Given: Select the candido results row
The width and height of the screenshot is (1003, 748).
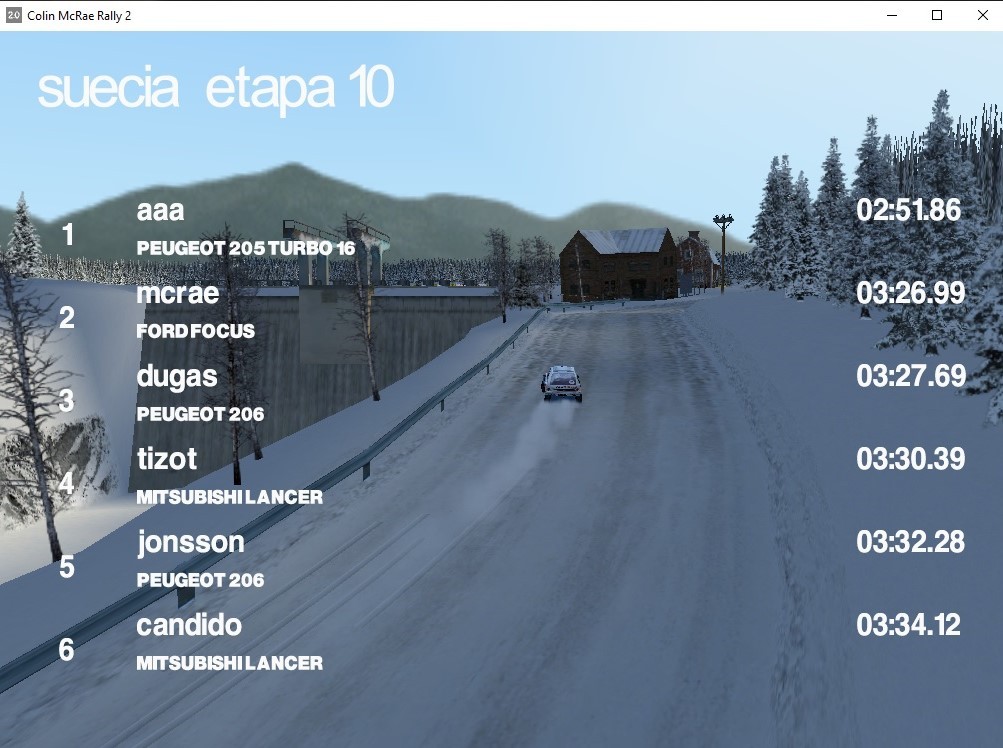Looking at the screenshot, I should [x=189, y=626].
